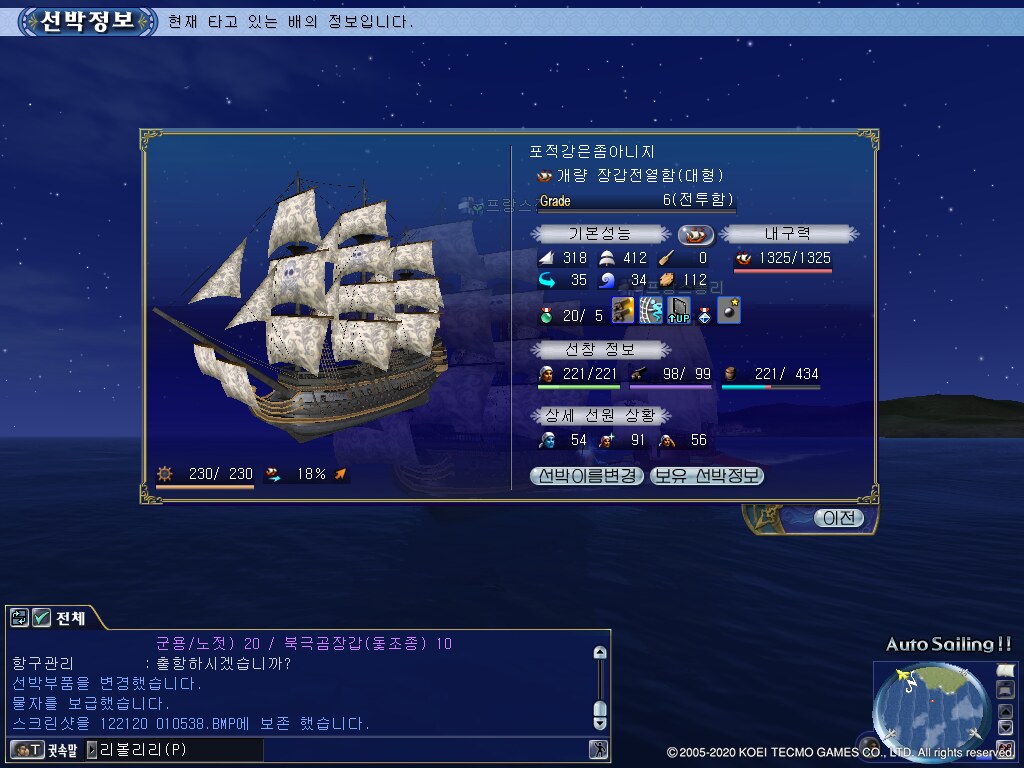Go back with the 이전 button

pyautogui.click(x=838, y=518)
